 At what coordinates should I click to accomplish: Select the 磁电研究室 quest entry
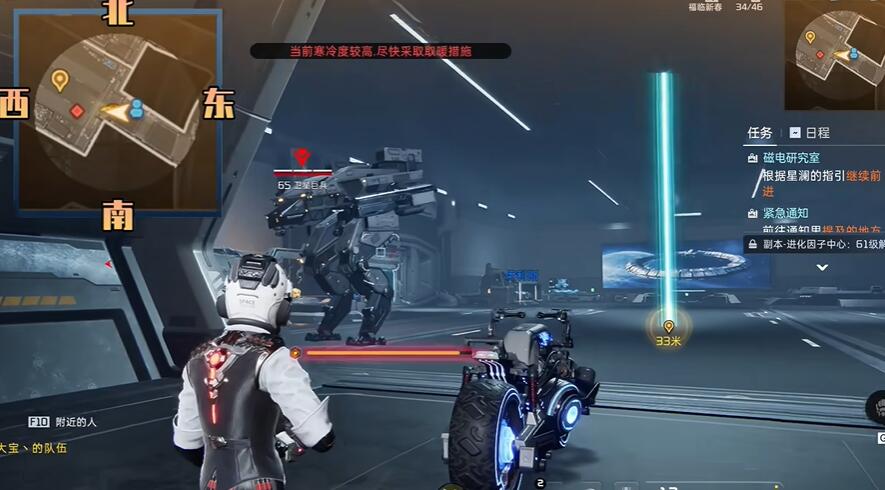click(x=792, y=158)
